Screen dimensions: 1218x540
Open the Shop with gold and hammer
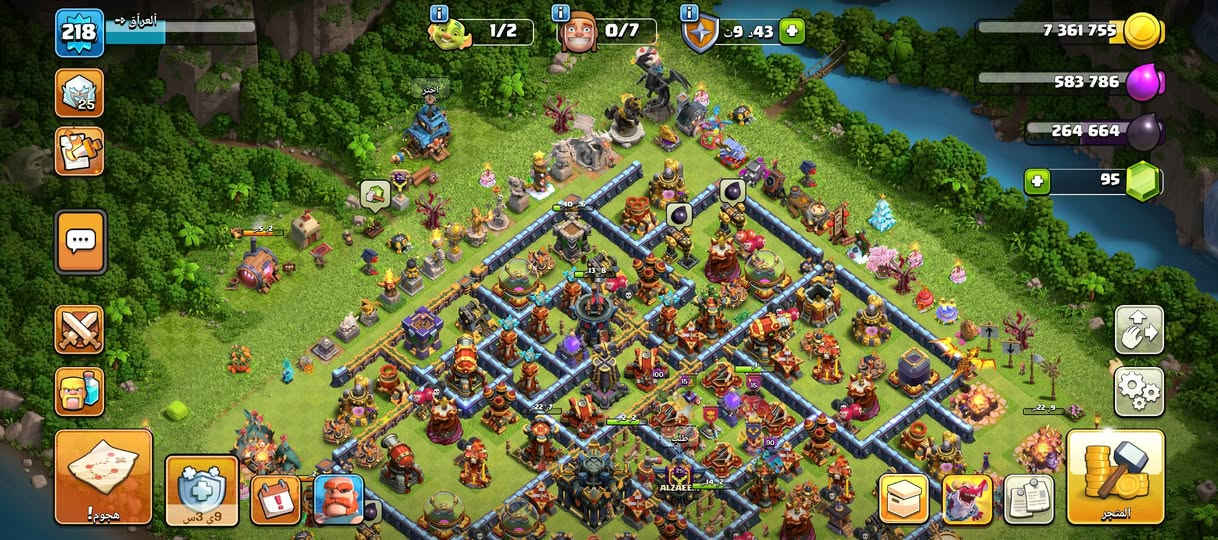tap(1115, 477)
